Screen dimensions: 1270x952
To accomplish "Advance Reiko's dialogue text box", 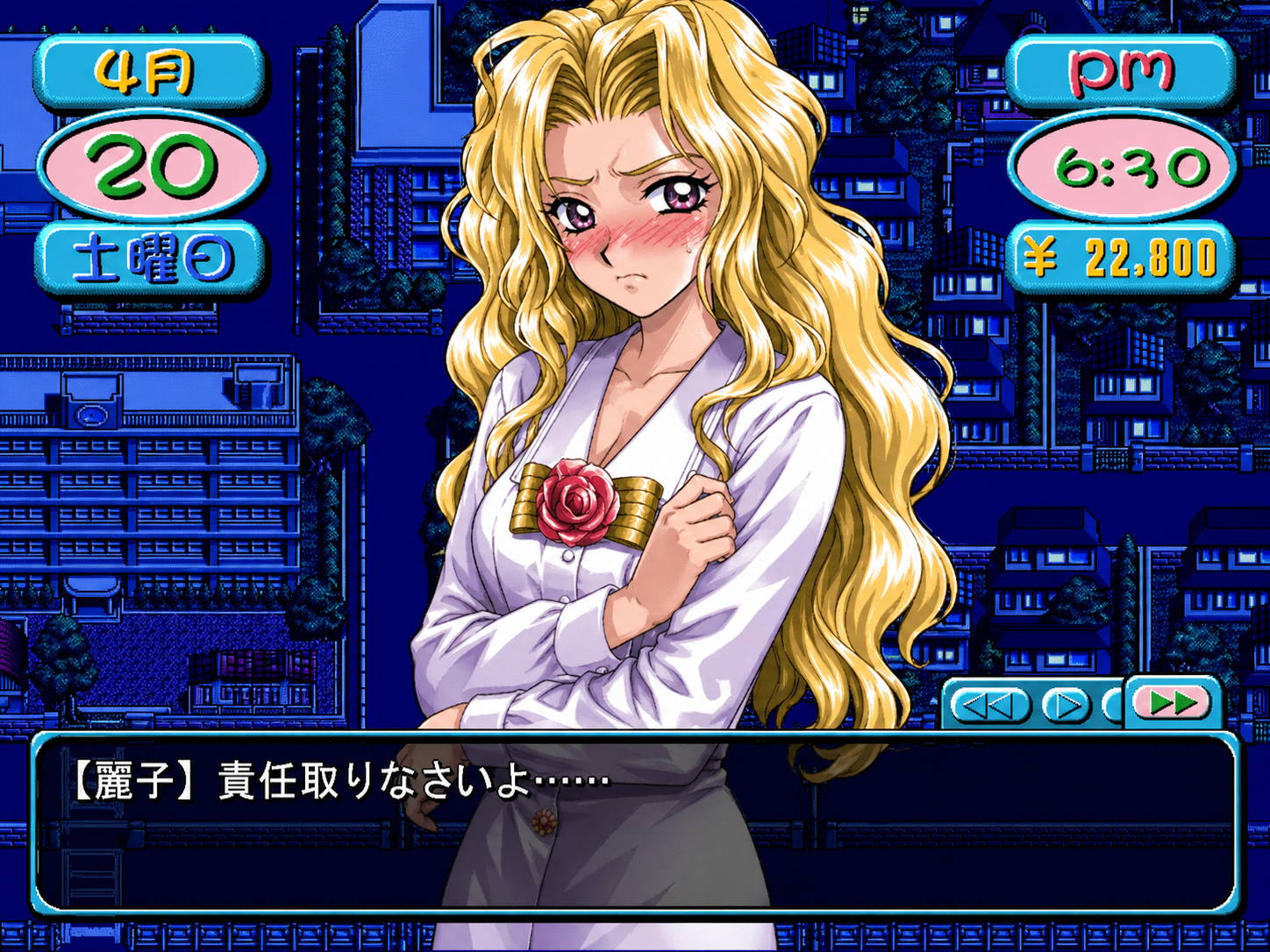I will pos(635,822).
